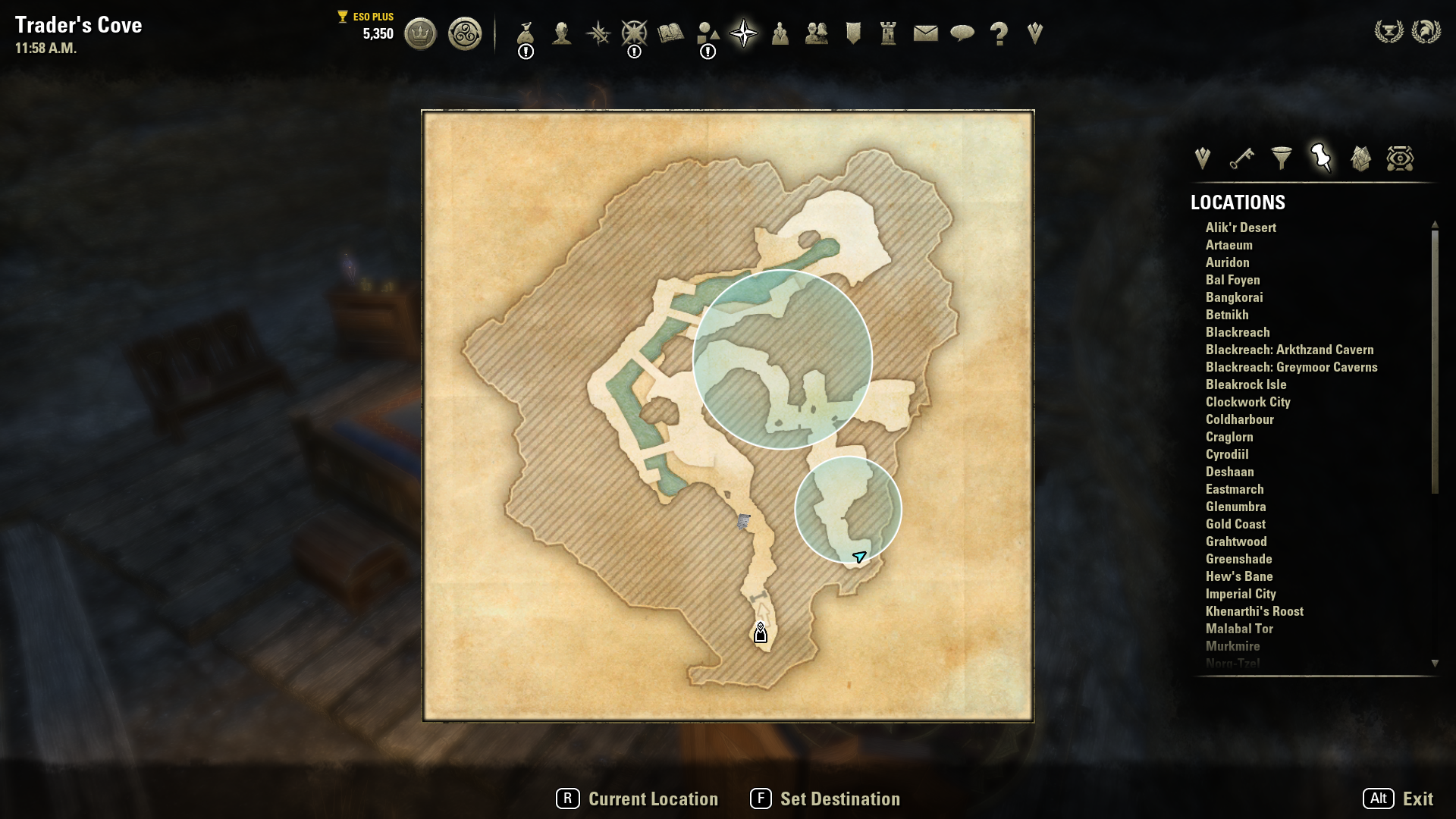The height and width of the screenshot is (819, 1456).
Task: Choose Coldharbour from the locations list
Action: point(1239,419)
